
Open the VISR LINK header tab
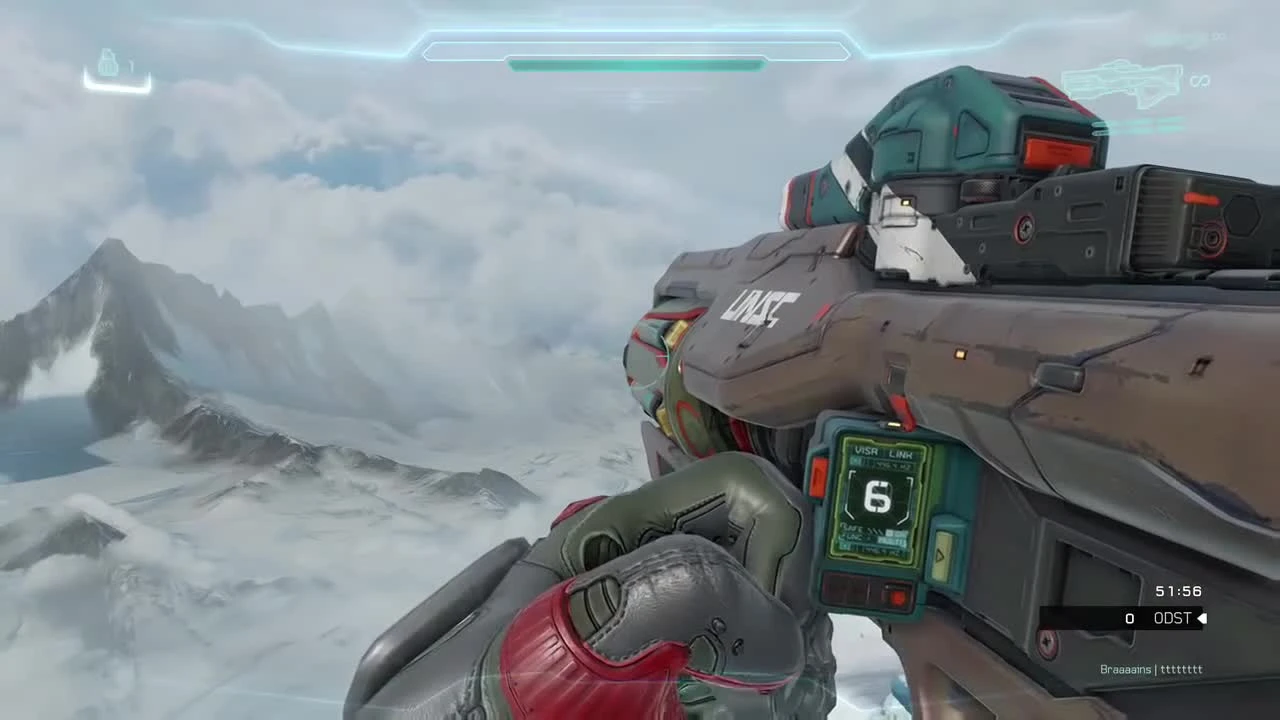884,451
